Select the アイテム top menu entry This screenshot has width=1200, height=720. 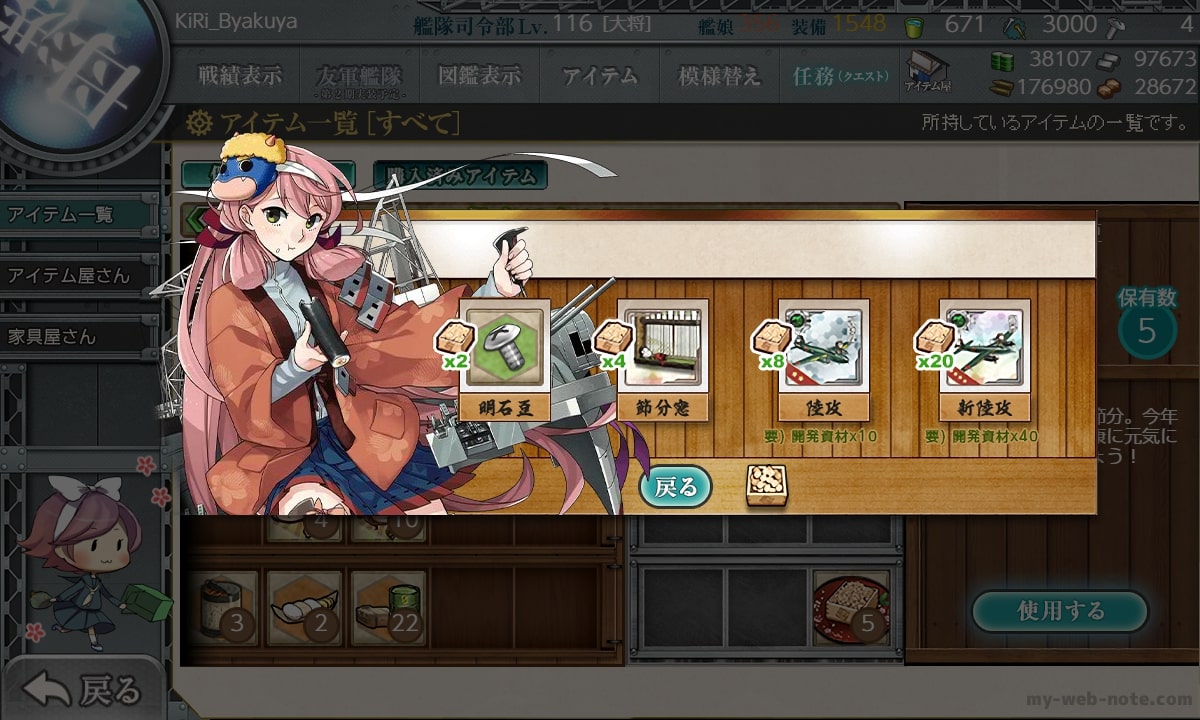point(599,76)
